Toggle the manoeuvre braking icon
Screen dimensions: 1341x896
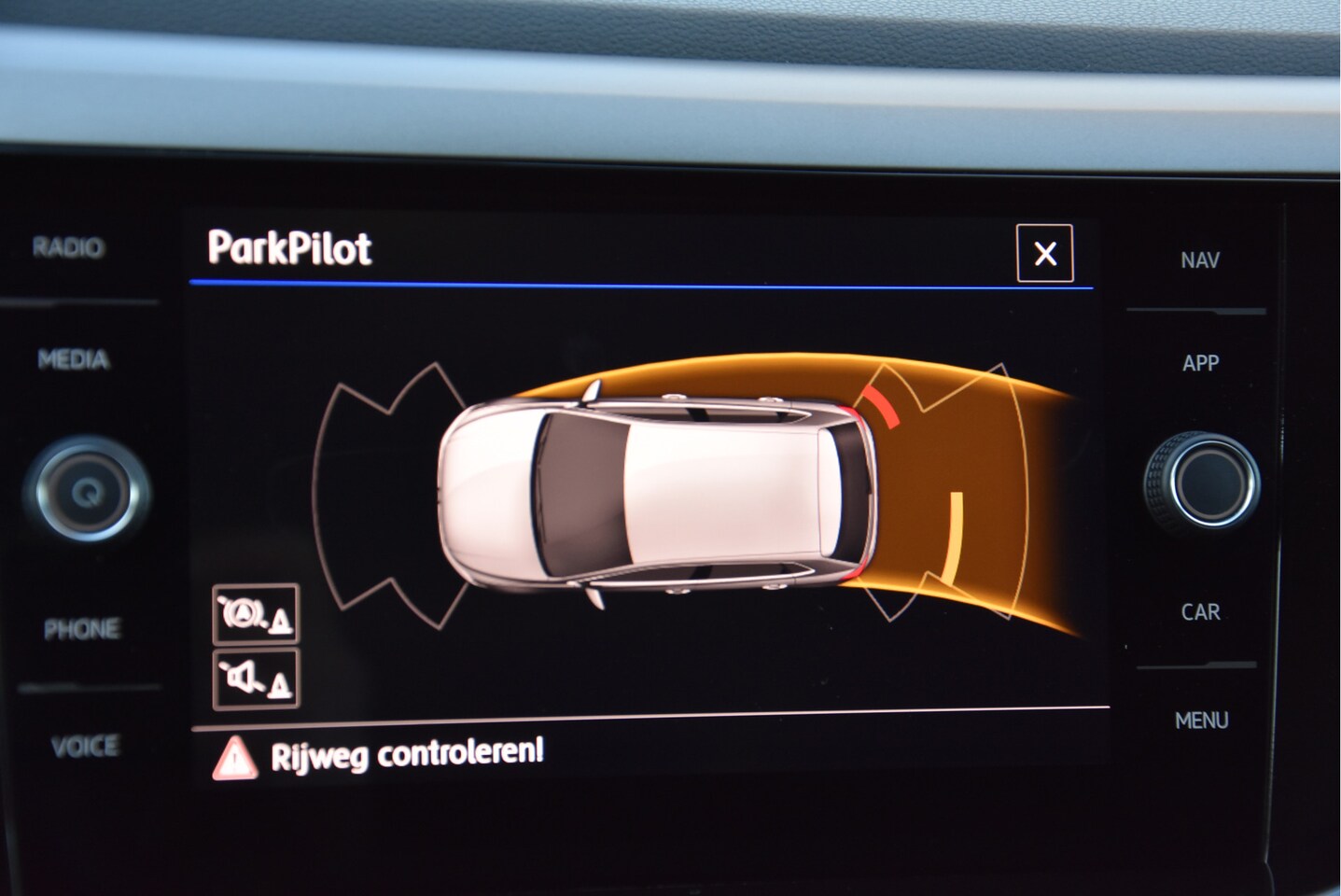pyautogui.click(x=256, y=613)
